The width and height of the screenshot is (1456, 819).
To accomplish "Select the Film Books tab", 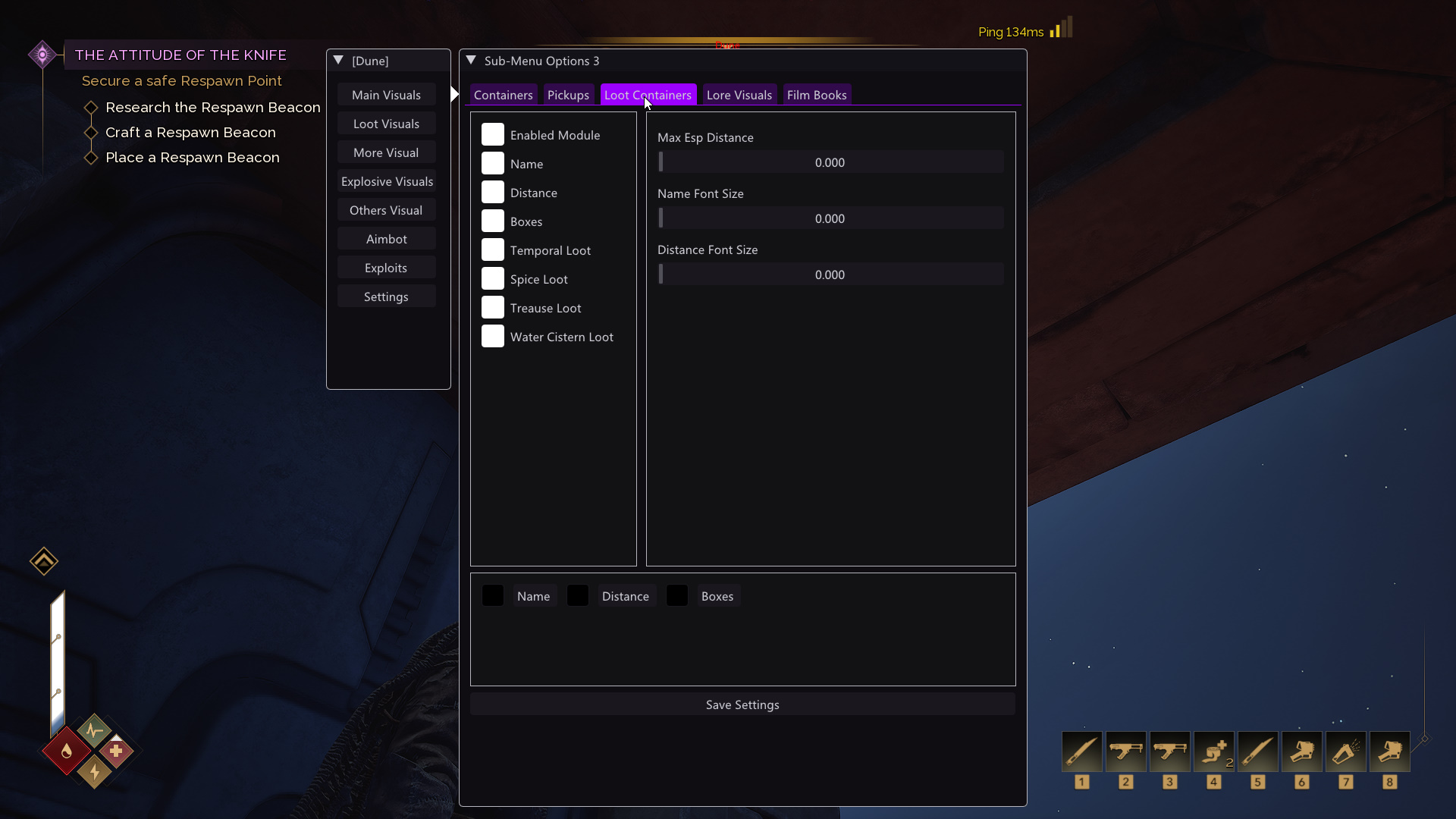I will (x=816, y=95).
